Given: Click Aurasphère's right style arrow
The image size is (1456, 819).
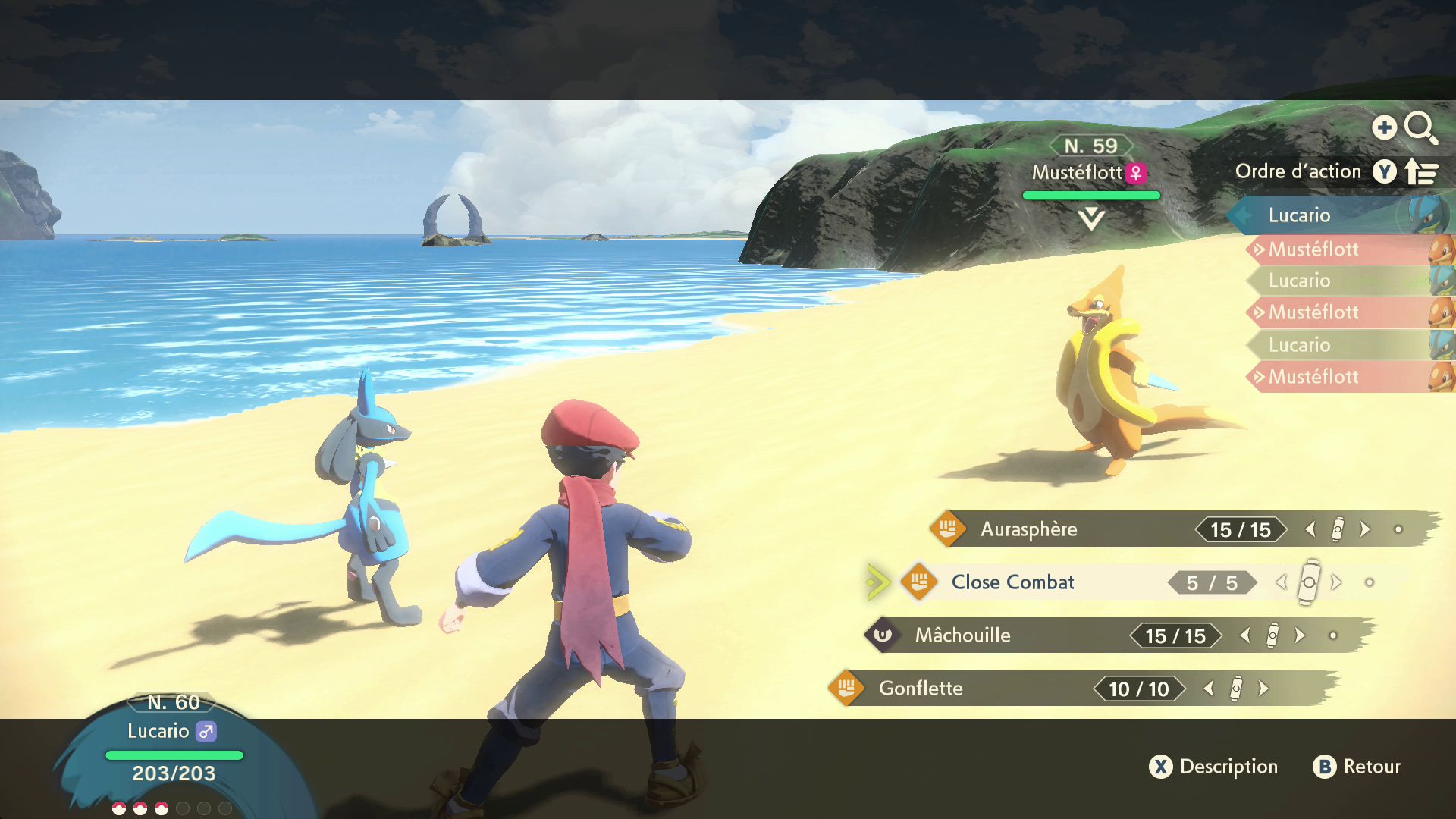Looking at the screenshot, I should (x=1365, y=529).
